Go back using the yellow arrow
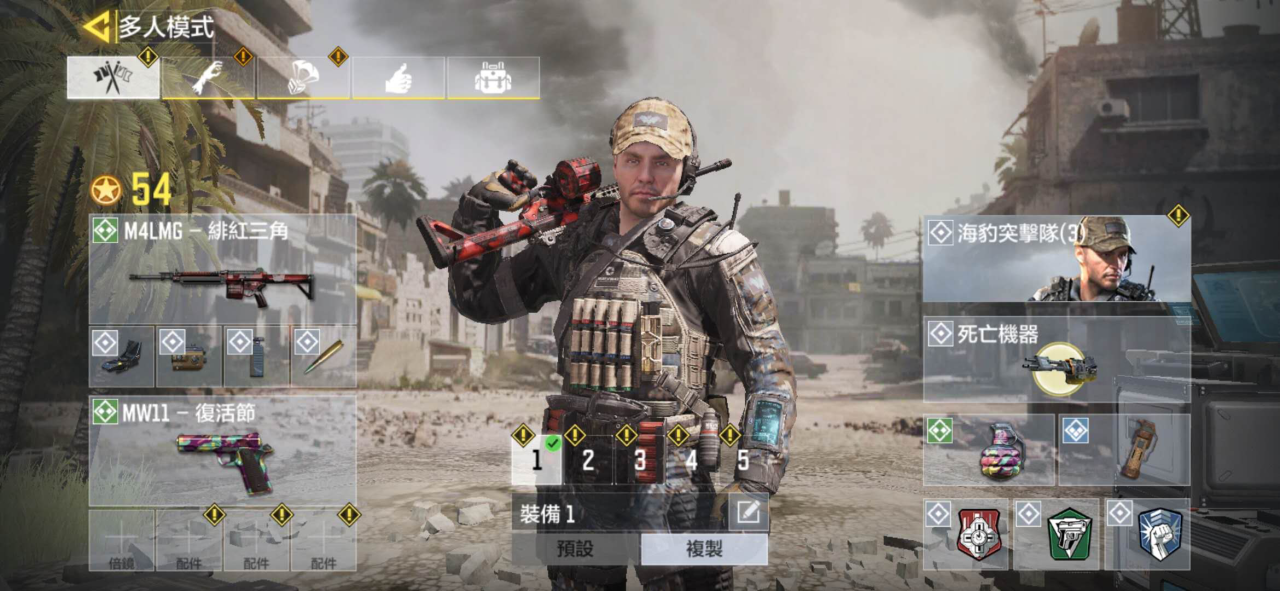Image resolution: width=1280 pixels, height=591 pixels. pyautogui.click(x=98, y=27)
